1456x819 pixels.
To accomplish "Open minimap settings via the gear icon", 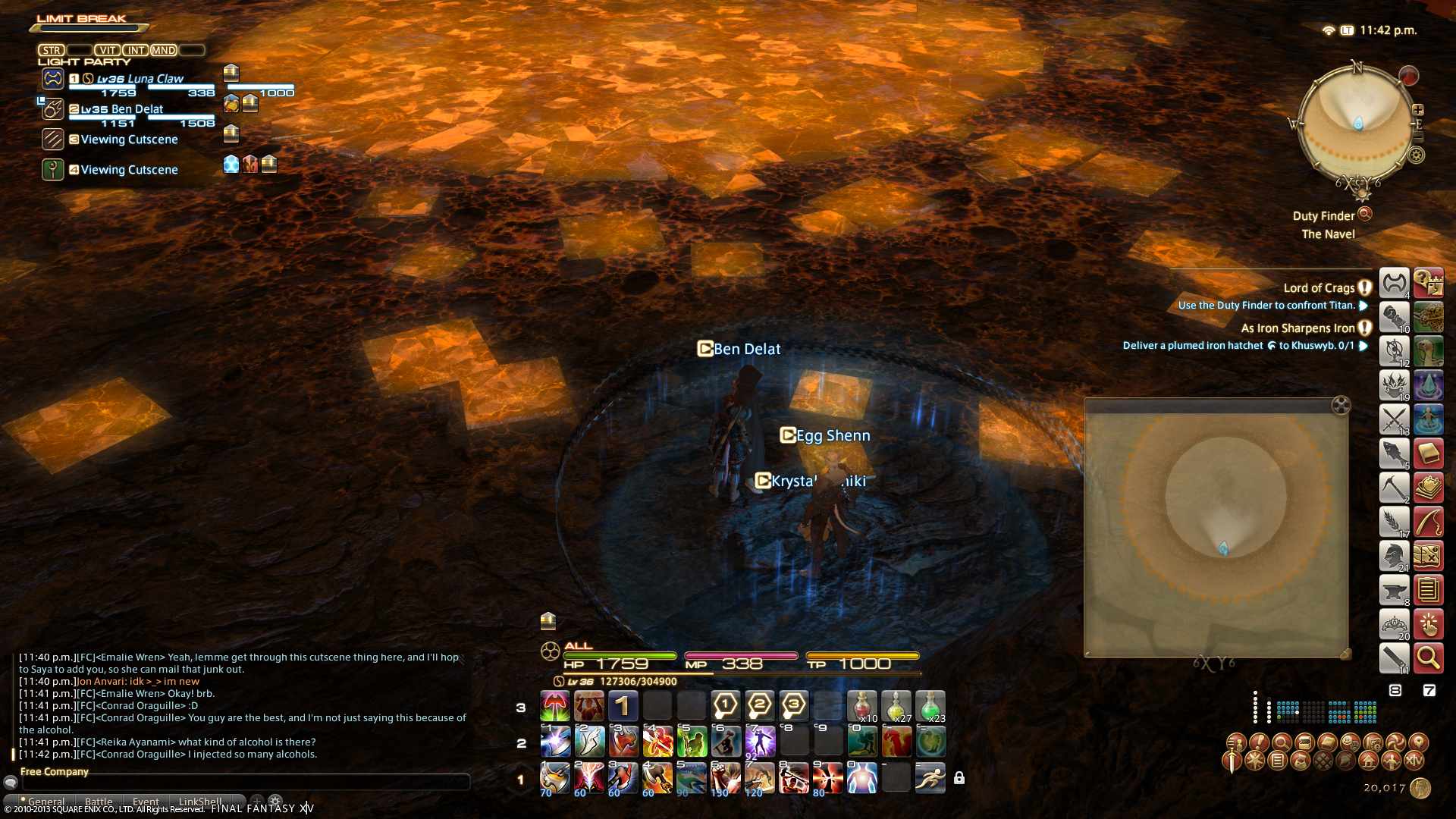I will (1417, 155).
